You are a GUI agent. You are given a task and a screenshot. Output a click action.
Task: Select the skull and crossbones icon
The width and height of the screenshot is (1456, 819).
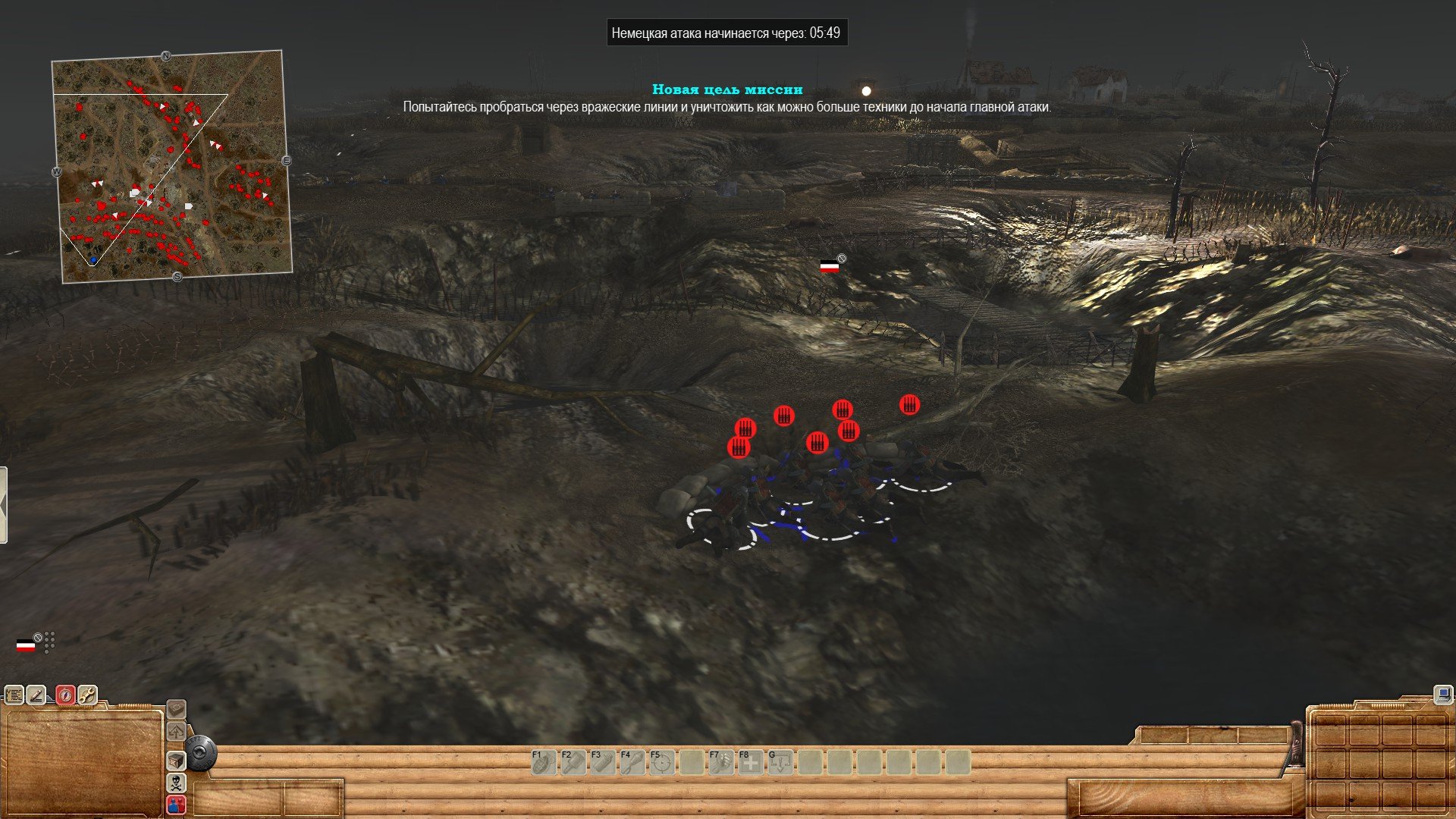[176, 783]
